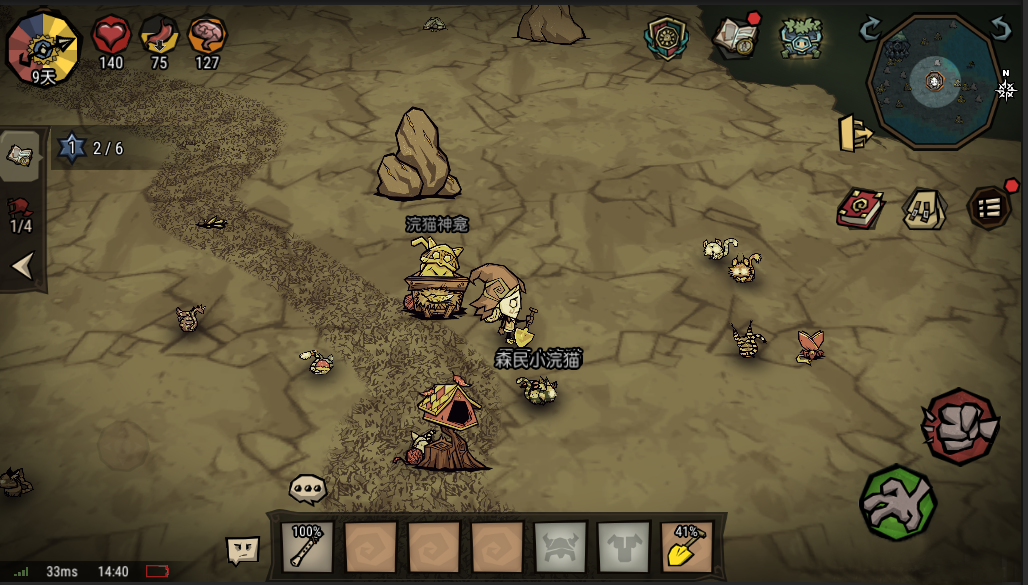Image resolution: width=1028 pixels, height=585 pixels.
Task: Open the red spiral recipe book
Action: (x=859, y=209)
